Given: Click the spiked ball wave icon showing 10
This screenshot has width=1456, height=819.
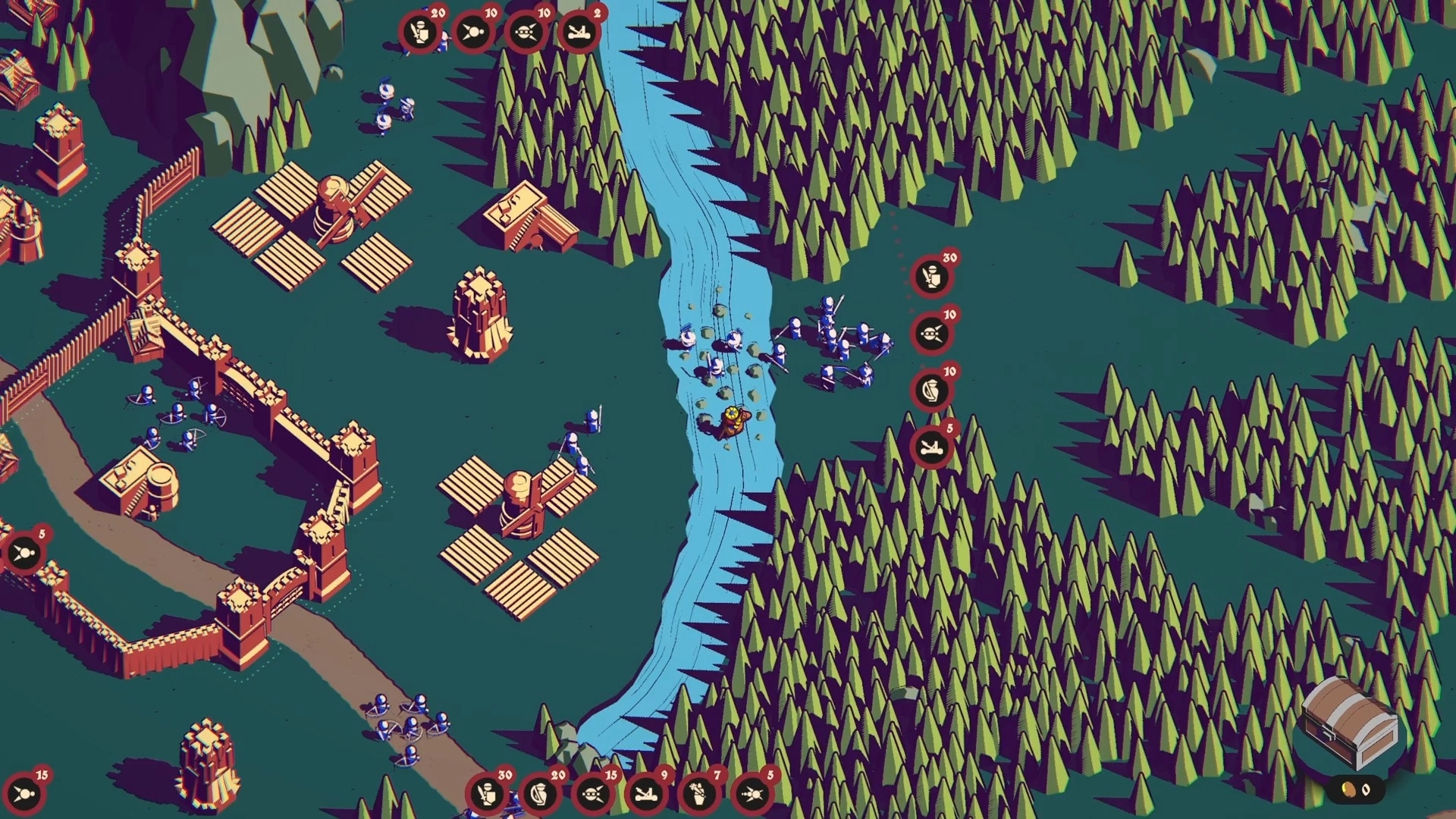Looking at the screenshot, I should 472,33.
